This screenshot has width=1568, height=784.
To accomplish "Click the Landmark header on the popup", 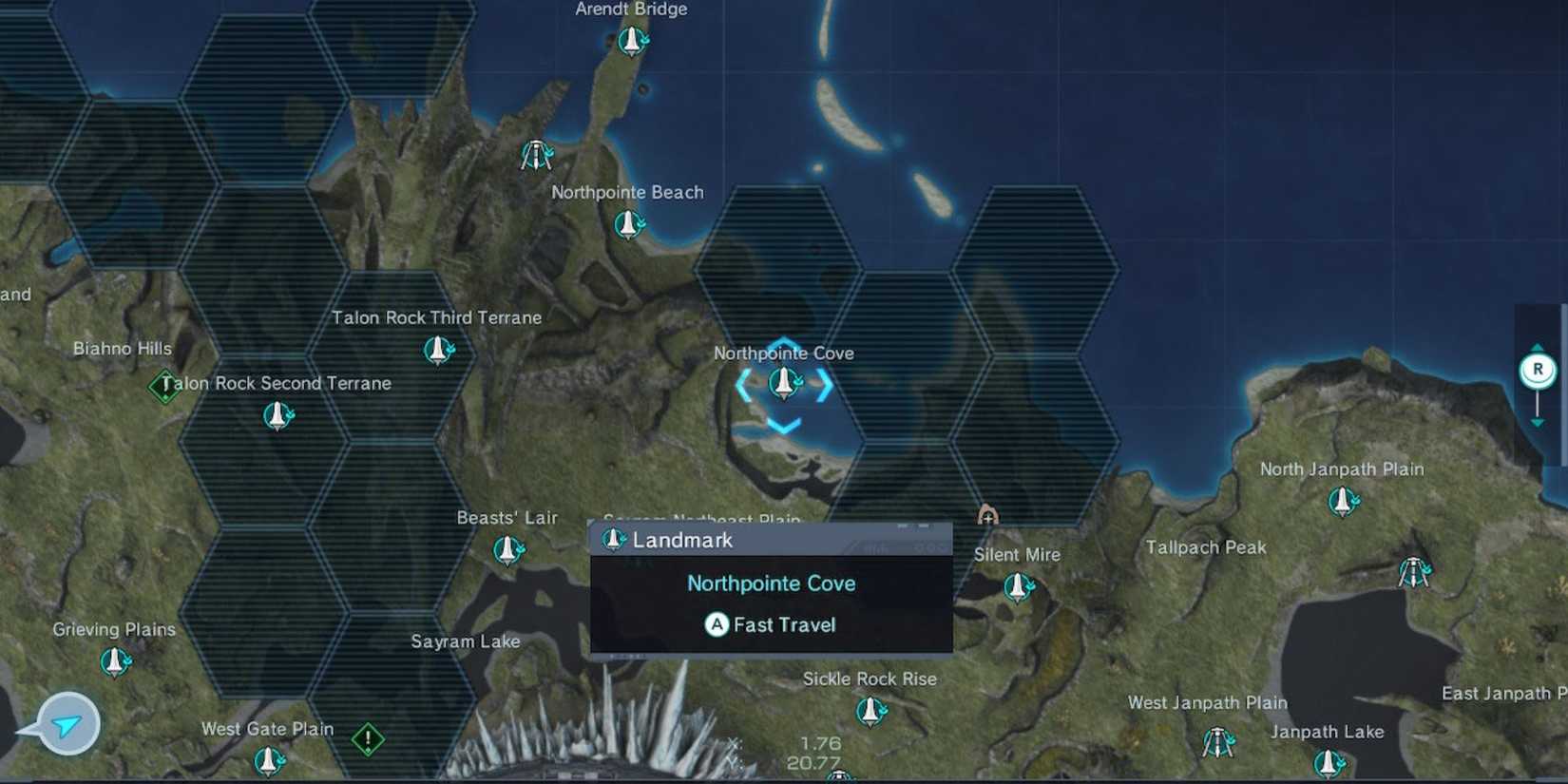I will point(682,540).
